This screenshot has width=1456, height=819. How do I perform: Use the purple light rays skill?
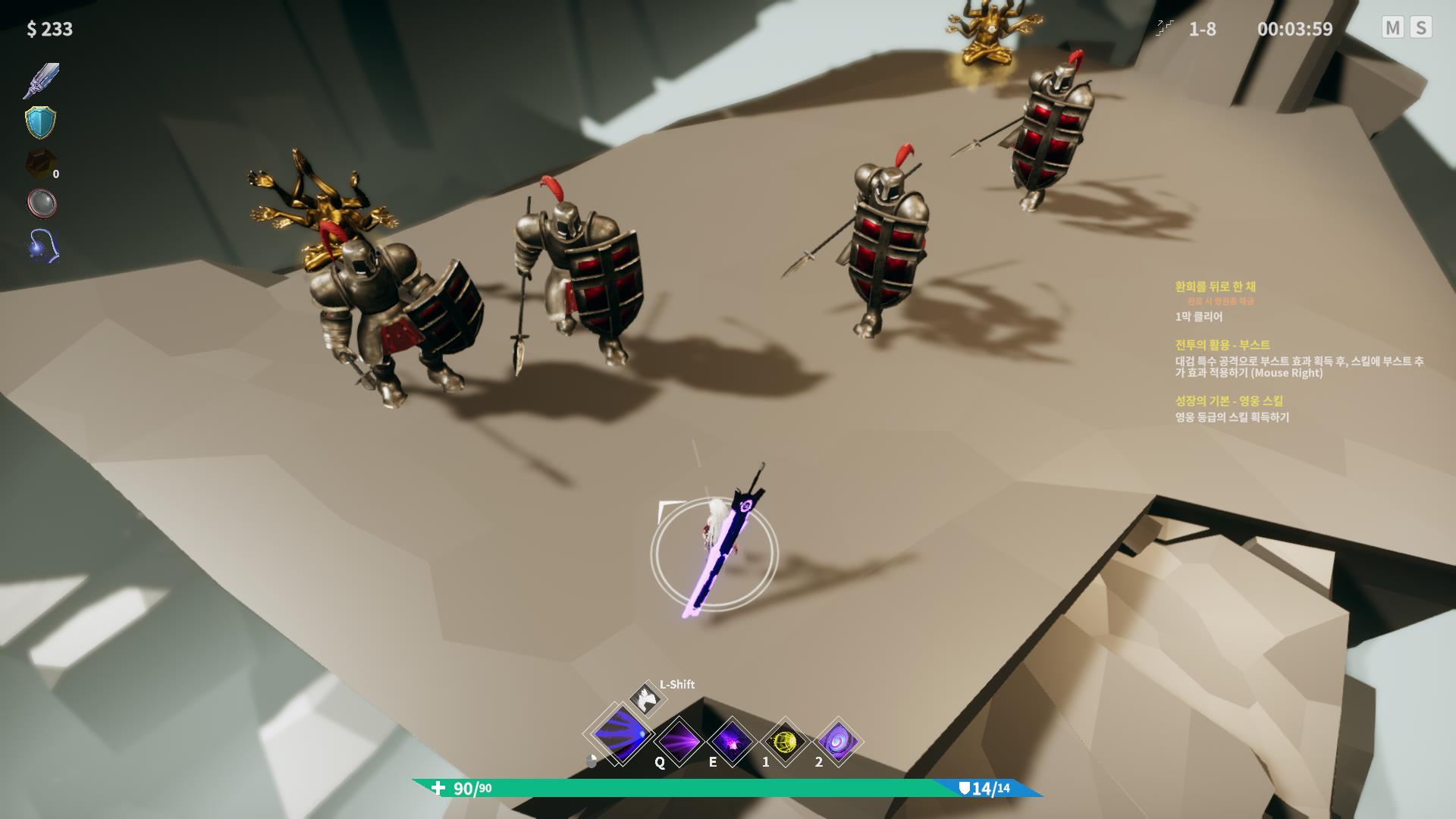point(679,741)
